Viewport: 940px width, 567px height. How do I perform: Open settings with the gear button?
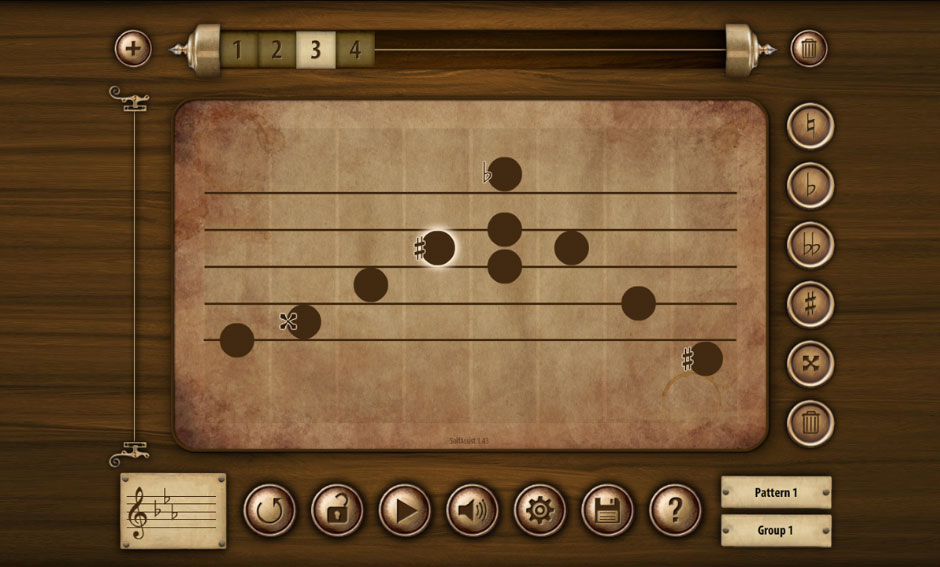point(540,511)
